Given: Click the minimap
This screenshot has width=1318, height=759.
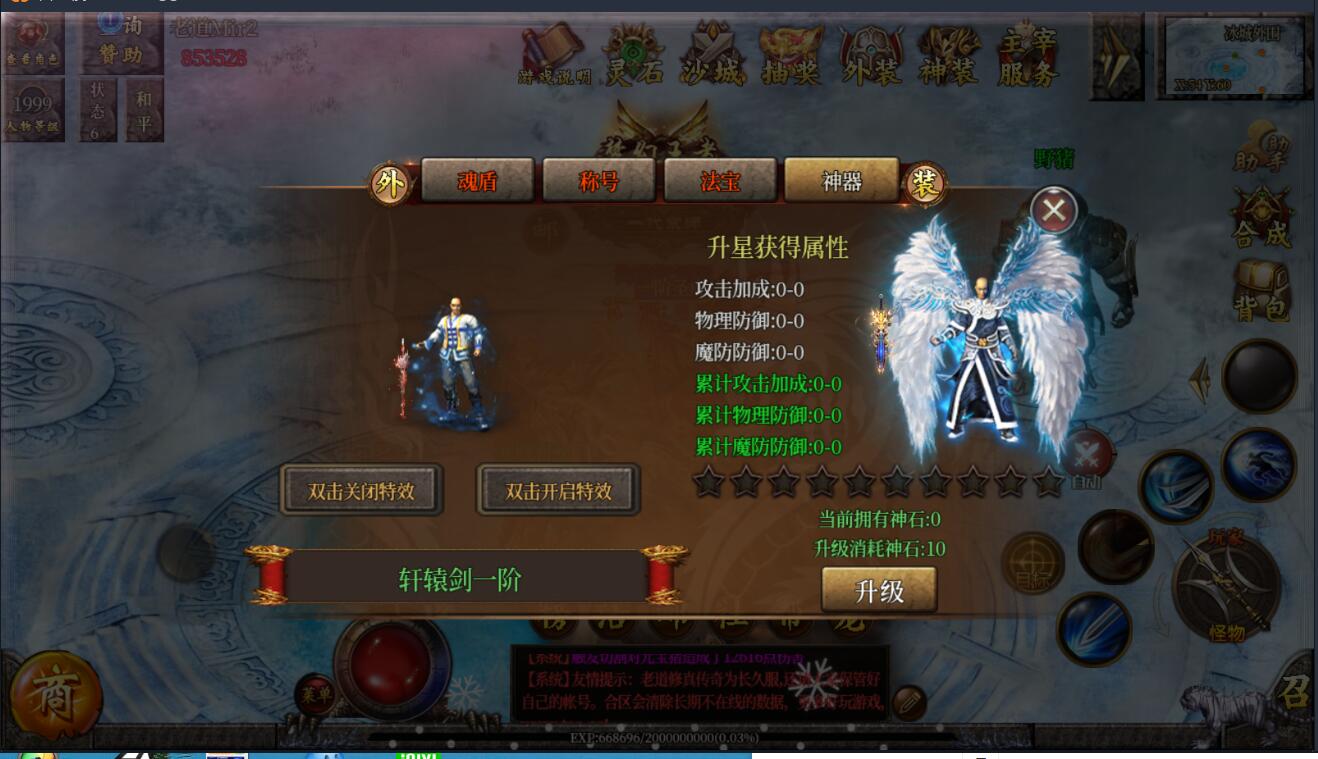Looking at the screenshot, I should point(1235,57).
